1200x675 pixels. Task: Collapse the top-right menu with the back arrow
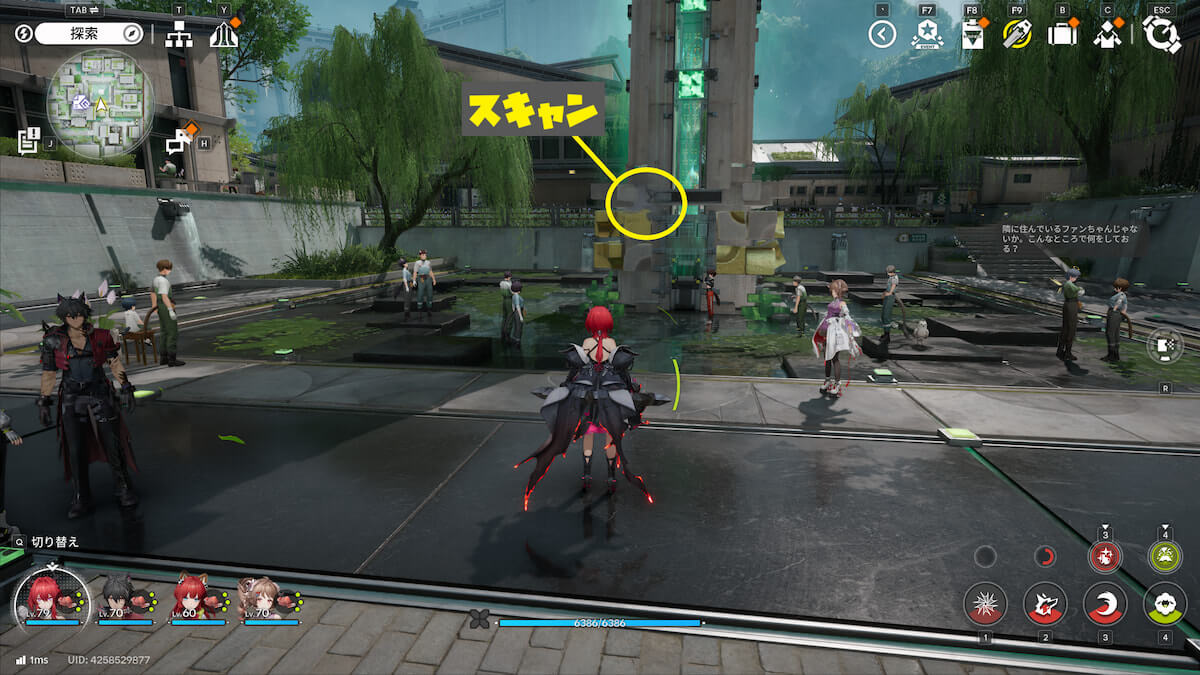(881, 35)
